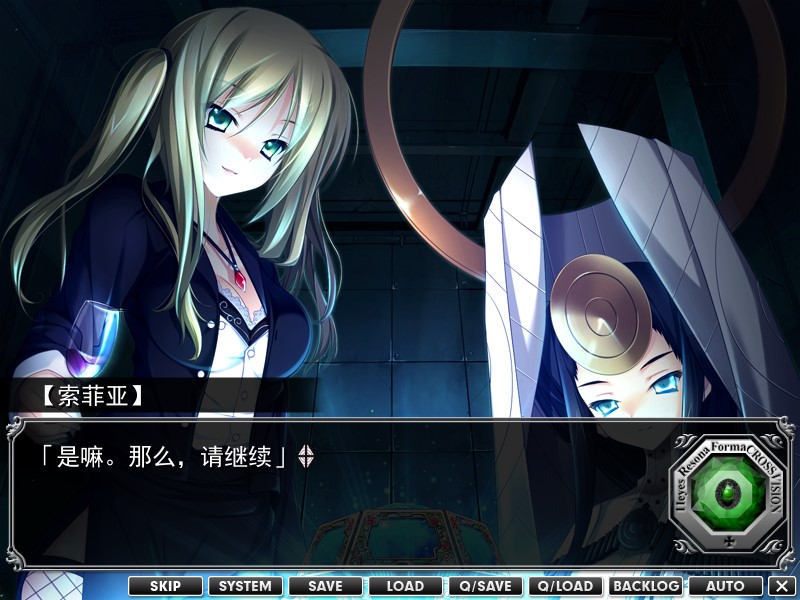Open the SYSTEM menu

point(245,586)
